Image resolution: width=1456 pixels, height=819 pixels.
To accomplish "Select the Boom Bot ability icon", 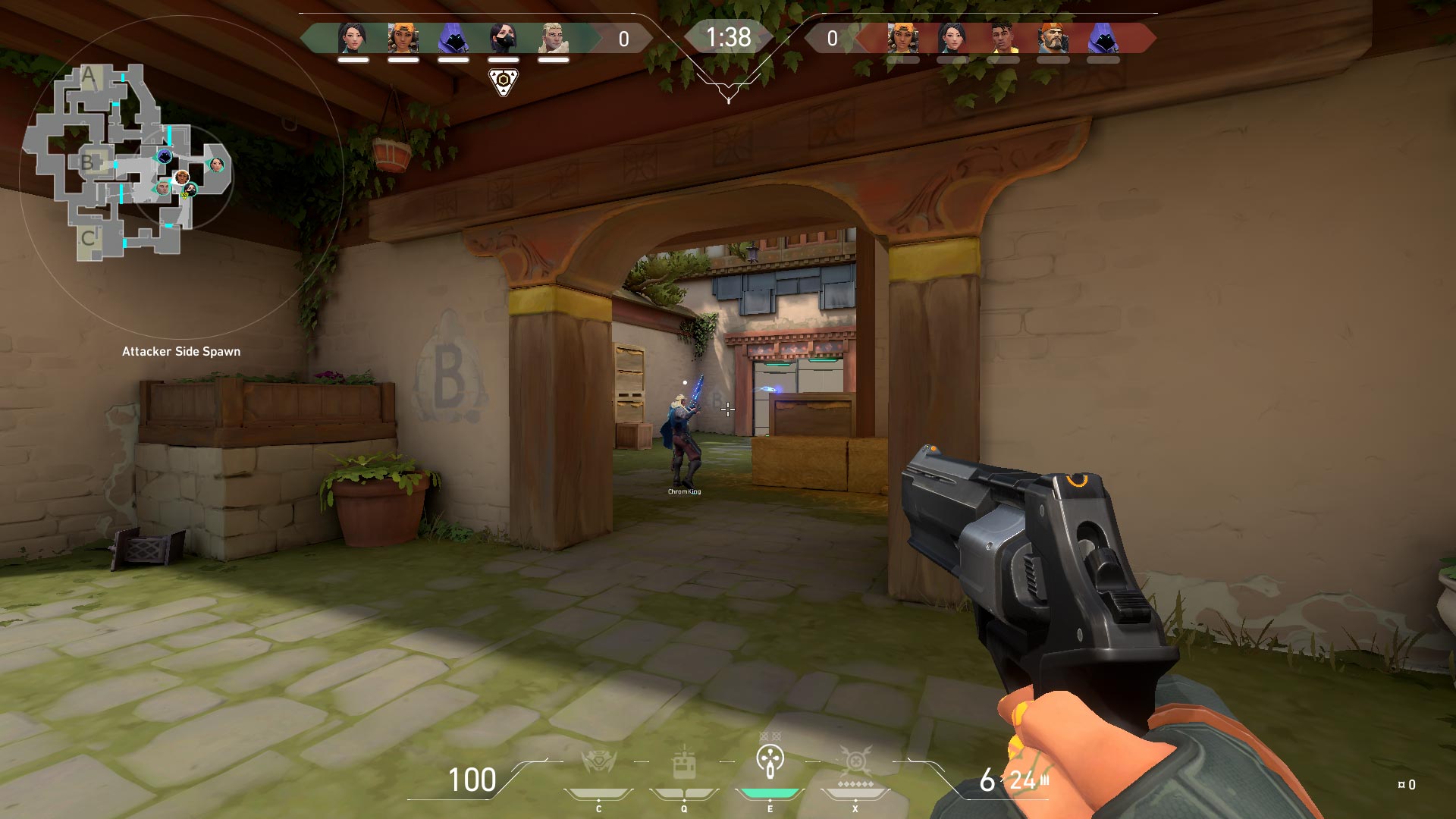I will pos(598,761).
